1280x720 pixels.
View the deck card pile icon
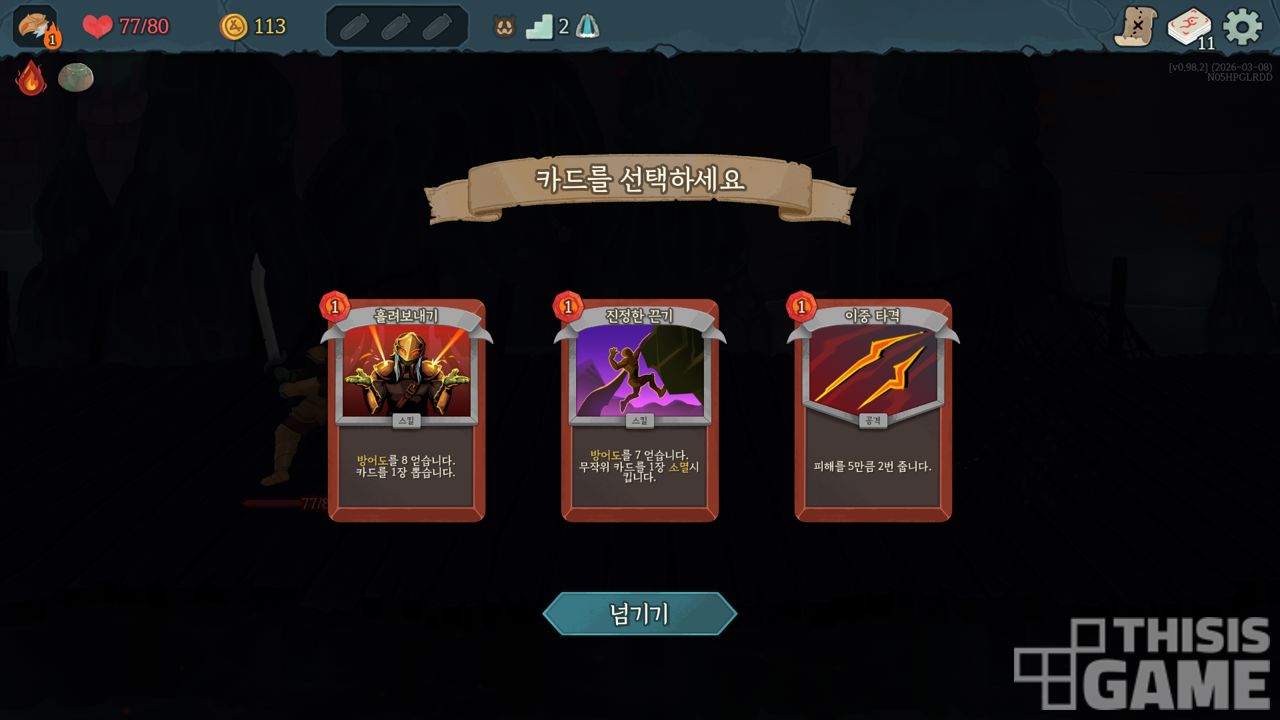pyautogui.click(x=1189, y=27)
